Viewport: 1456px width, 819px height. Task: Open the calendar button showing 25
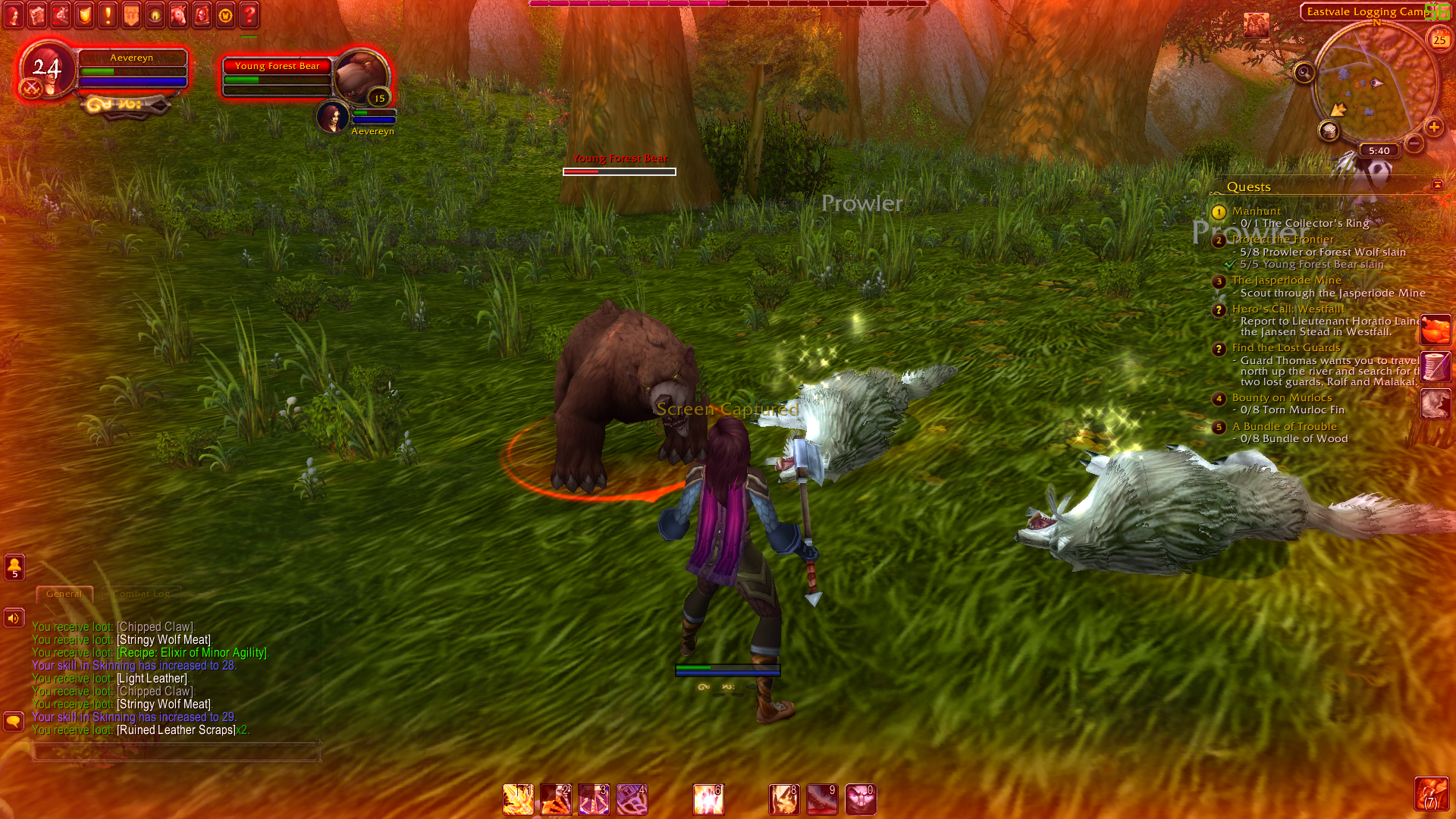click(x=1439, y=39)
